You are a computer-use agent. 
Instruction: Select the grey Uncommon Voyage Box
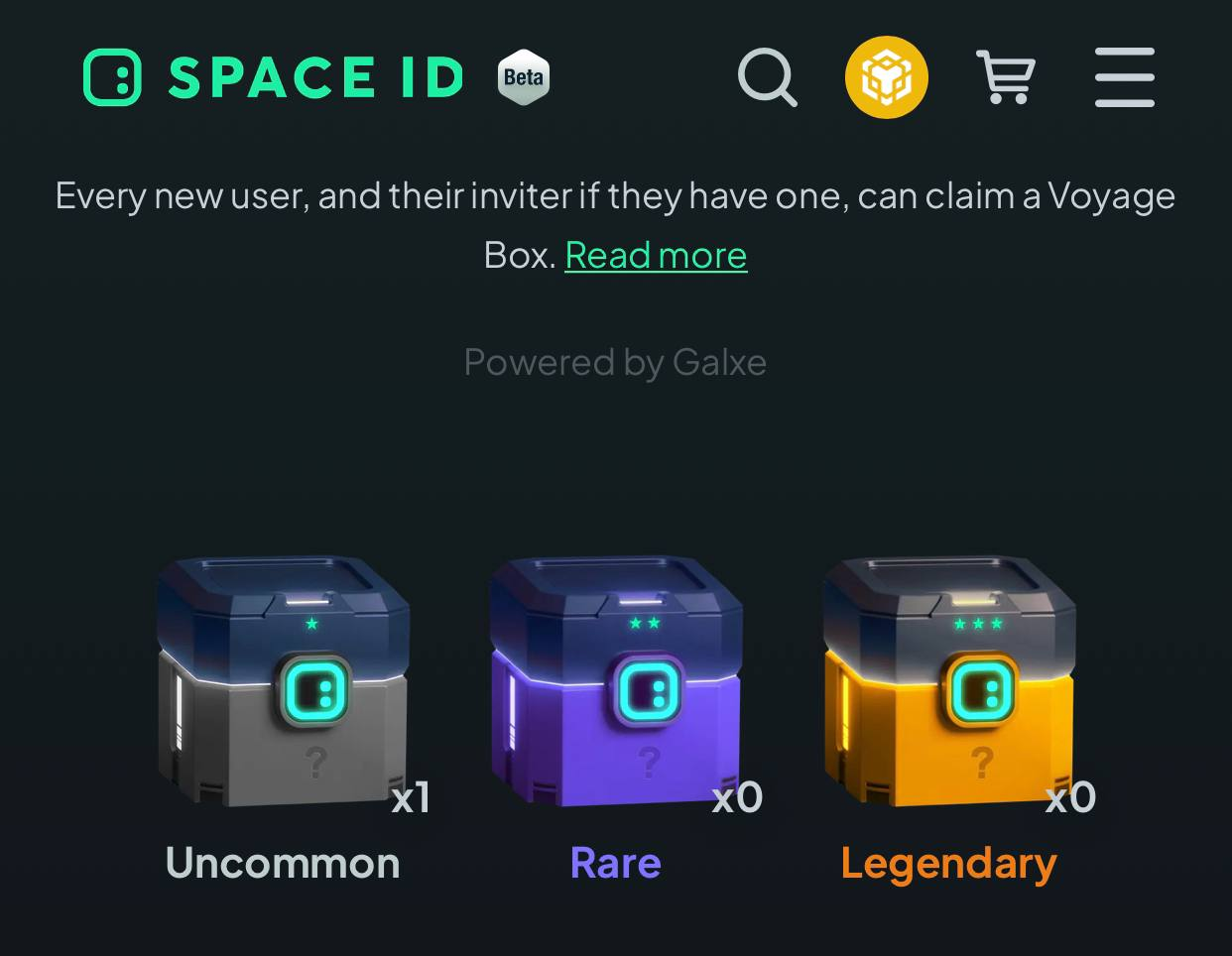pos(284,682)
